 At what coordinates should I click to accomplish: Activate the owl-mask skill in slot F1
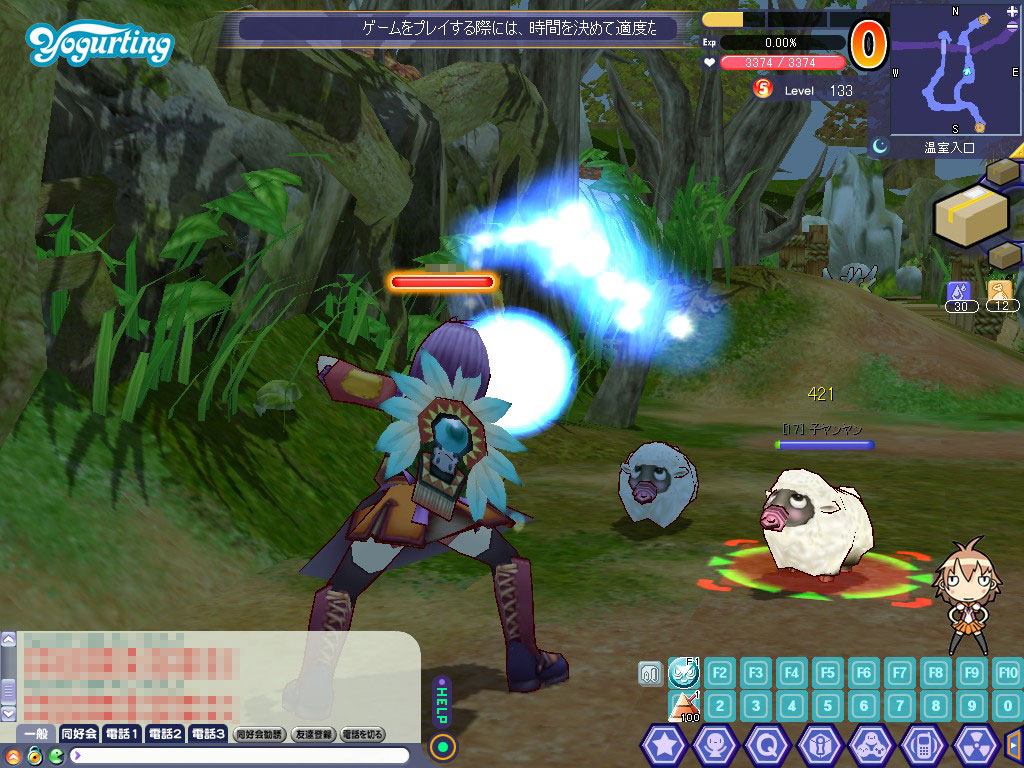pos(684,672)
